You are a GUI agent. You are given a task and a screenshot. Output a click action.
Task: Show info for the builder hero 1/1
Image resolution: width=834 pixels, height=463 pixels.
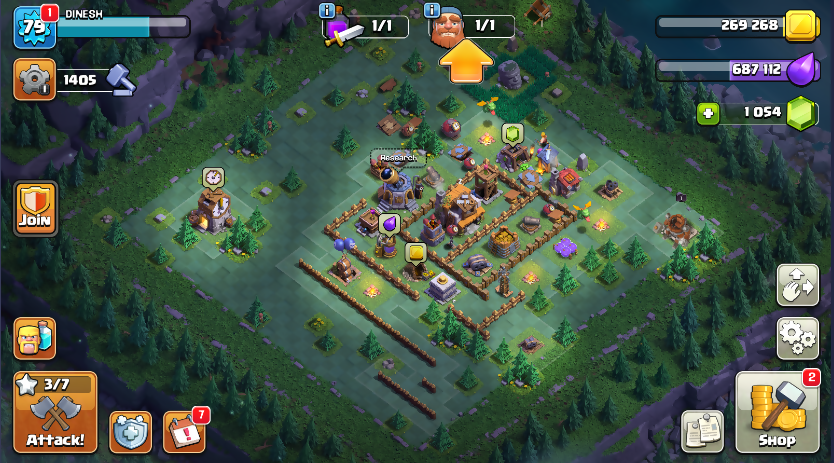click(x=433, y=10)
